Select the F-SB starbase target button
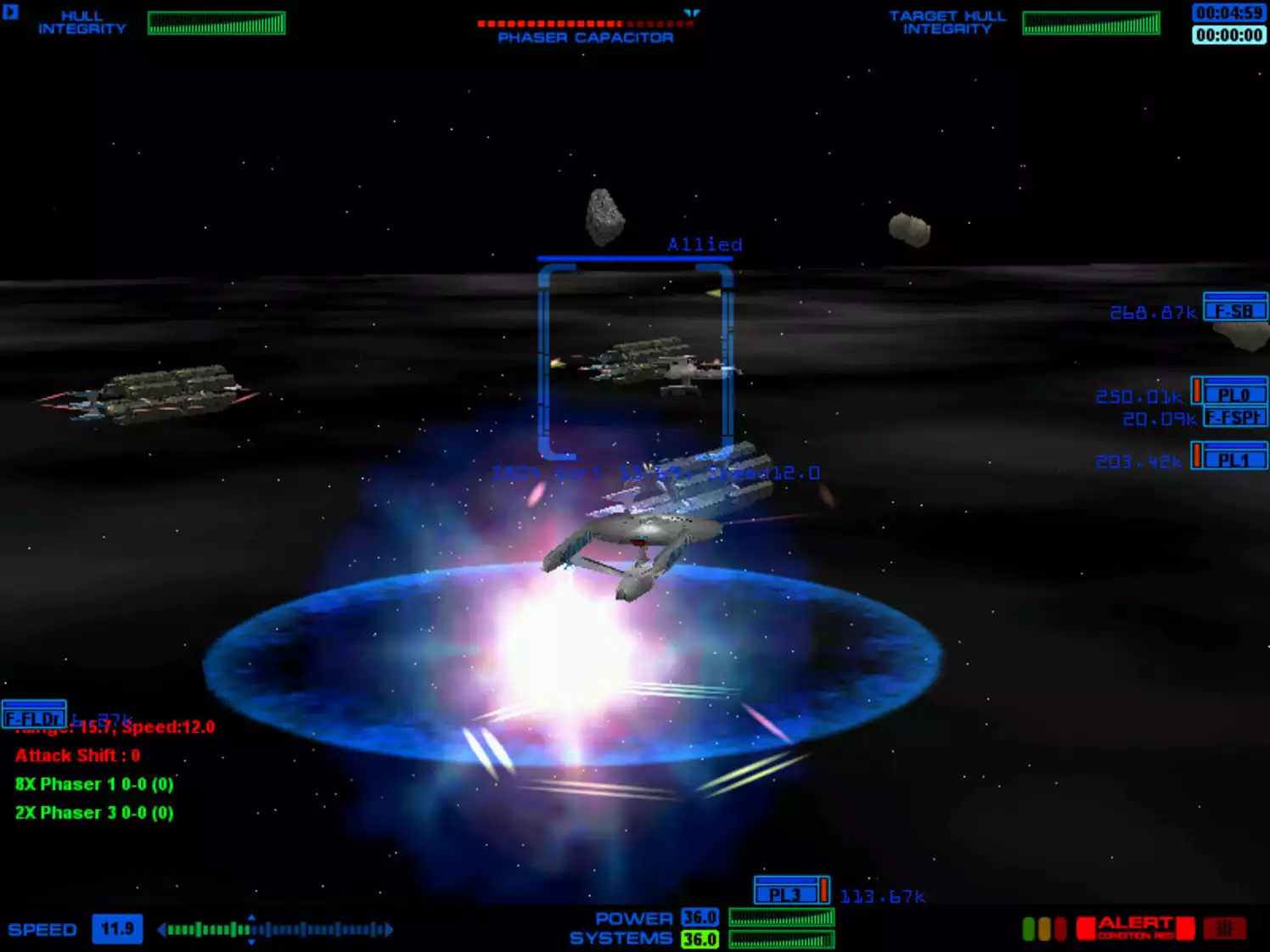Image resolution: width=1270 pixels, height=952 pixels. click(1234, 311)
